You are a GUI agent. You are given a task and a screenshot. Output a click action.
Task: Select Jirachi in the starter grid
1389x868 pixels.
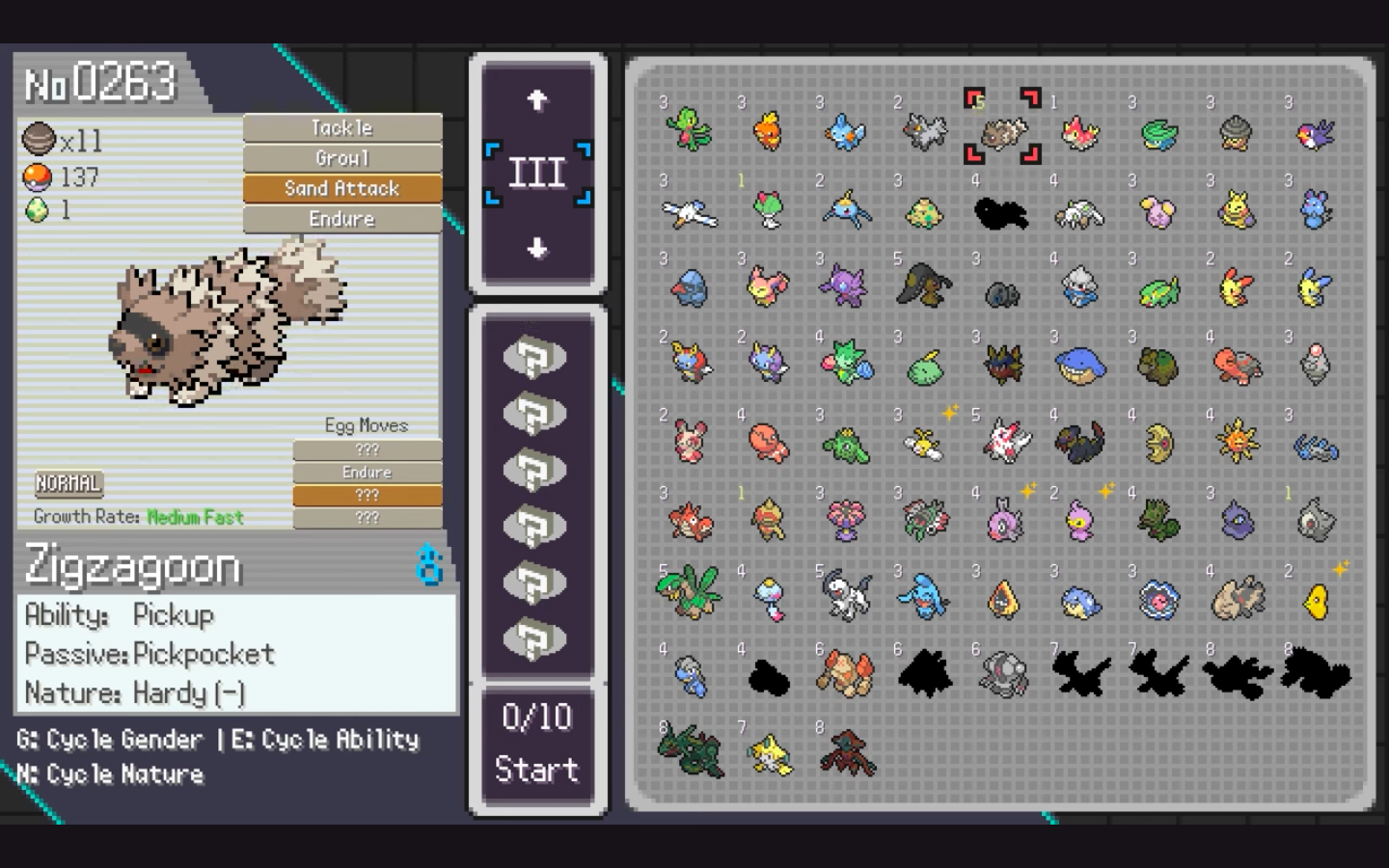pos(768,753)
